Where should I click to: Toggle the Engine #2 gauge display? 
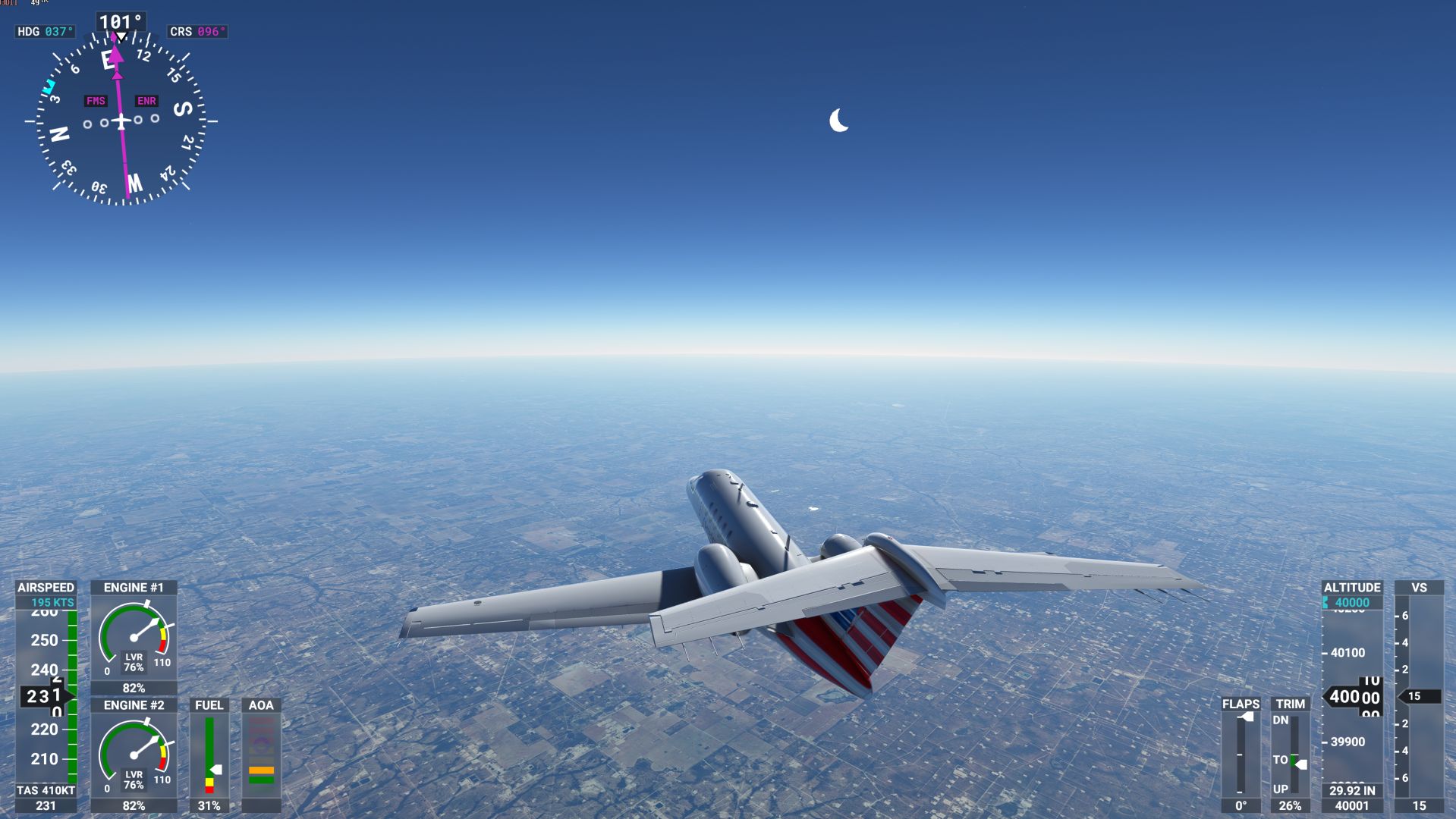coord(134,705)
